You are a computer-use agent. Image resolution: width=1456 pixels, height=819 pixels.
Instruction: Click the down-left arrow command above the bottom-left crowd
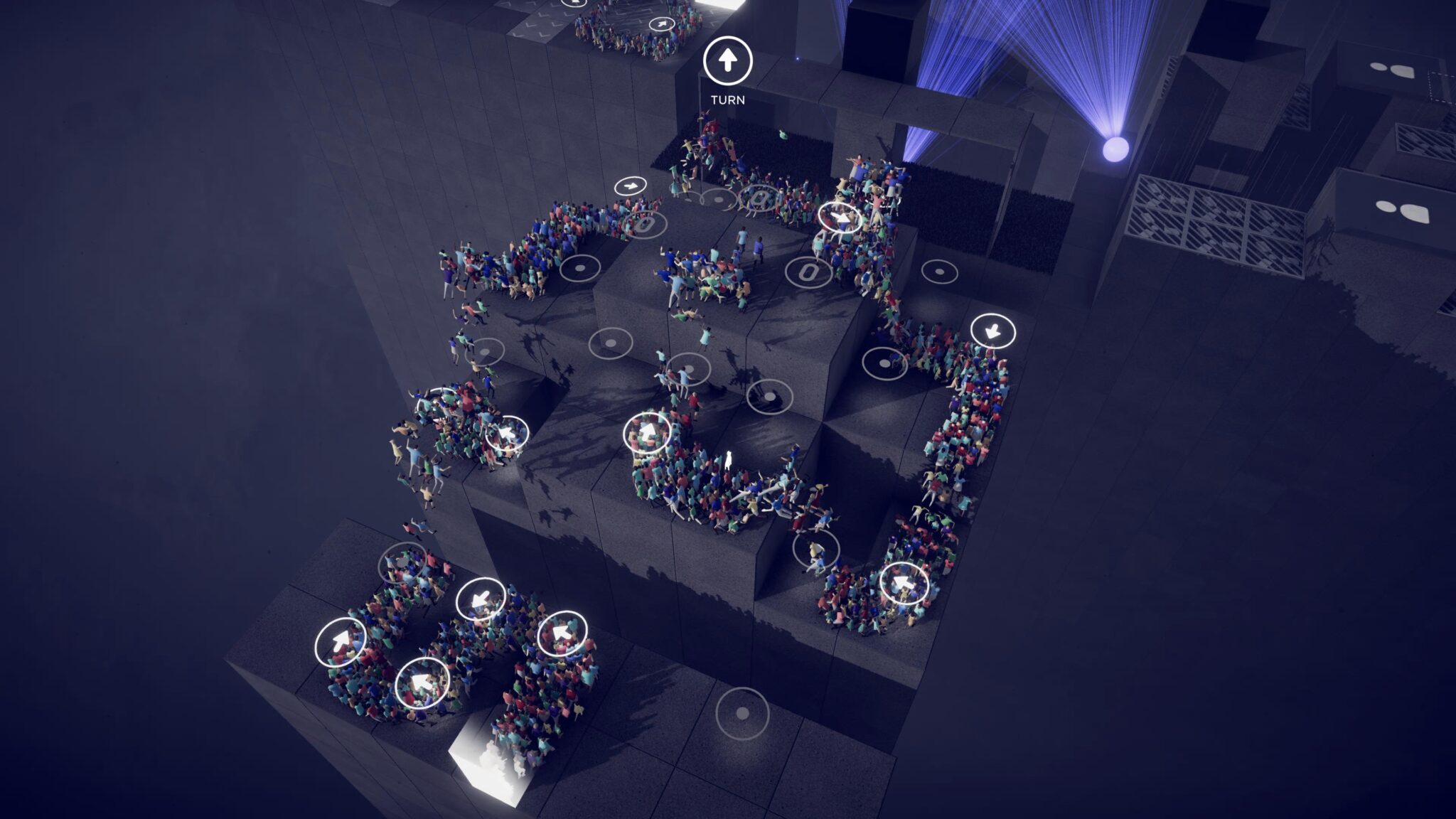point(479,597)
